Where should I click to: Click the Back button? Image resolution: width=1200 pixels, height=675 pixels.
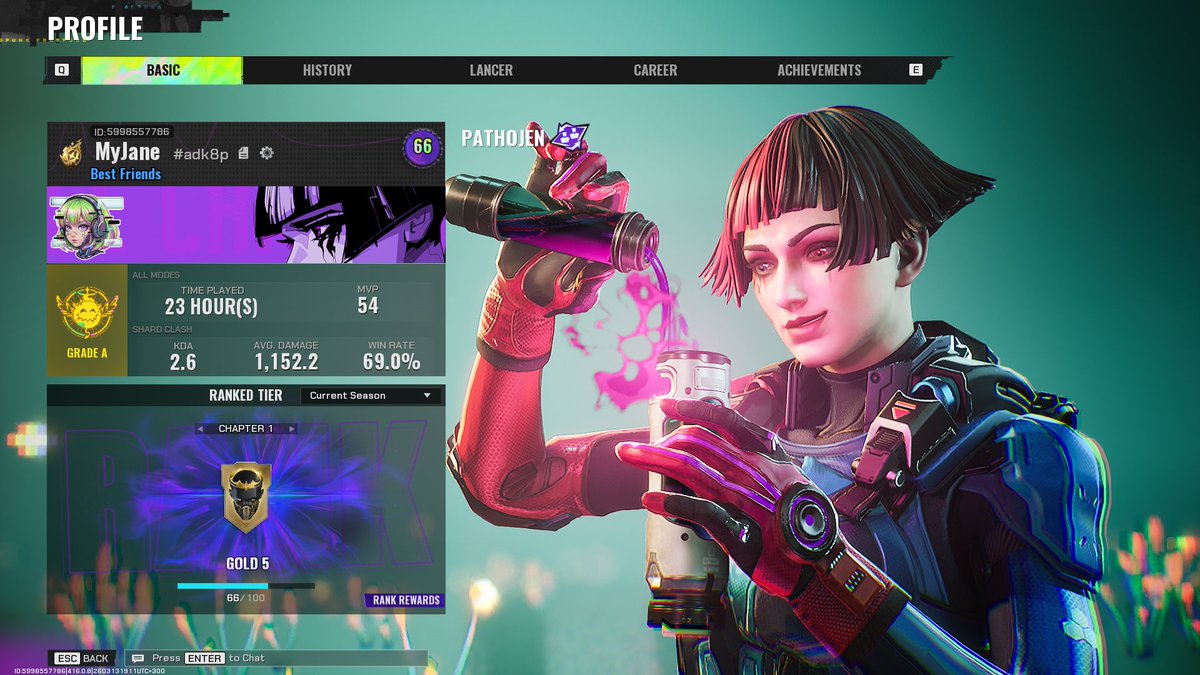(x=84, y=658)
